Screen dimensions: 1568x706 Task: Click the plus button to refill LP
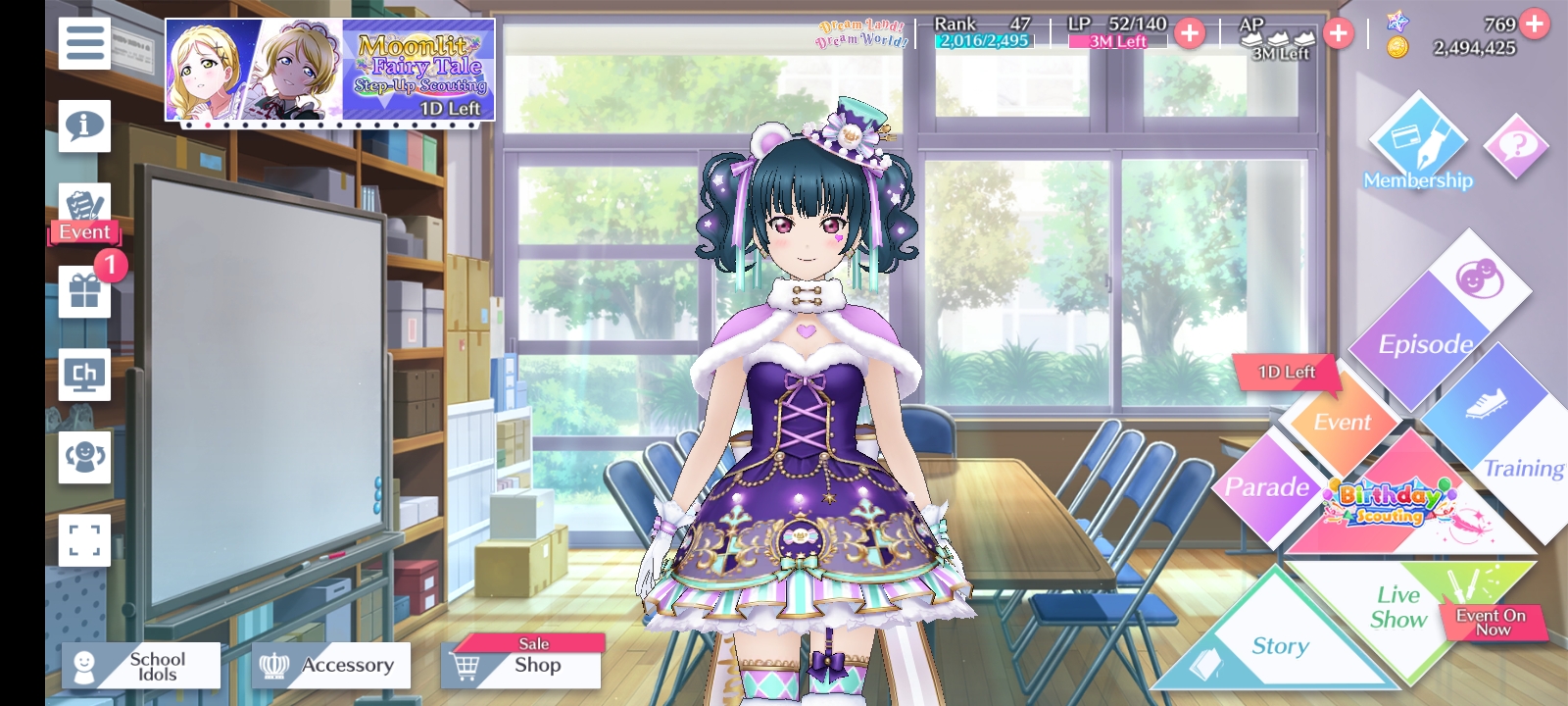(x=1190, y=33)
